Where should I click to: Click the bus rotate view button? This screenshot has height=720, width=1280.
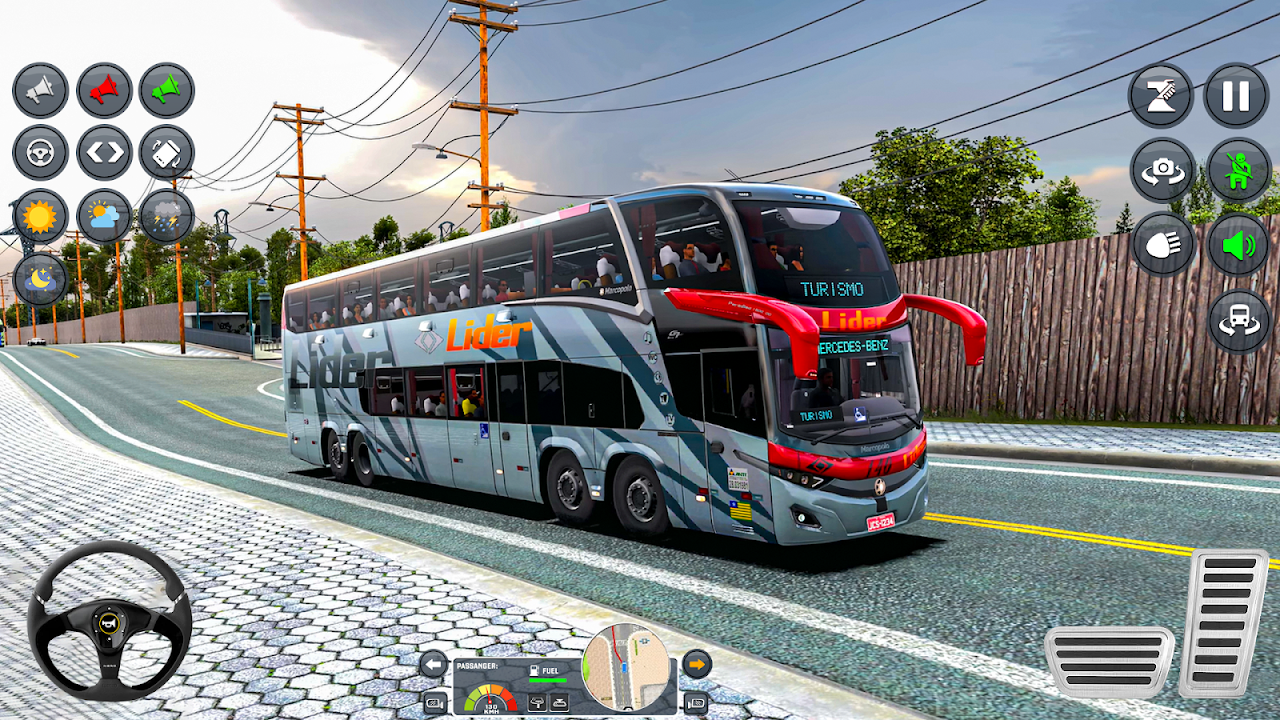1239,321
